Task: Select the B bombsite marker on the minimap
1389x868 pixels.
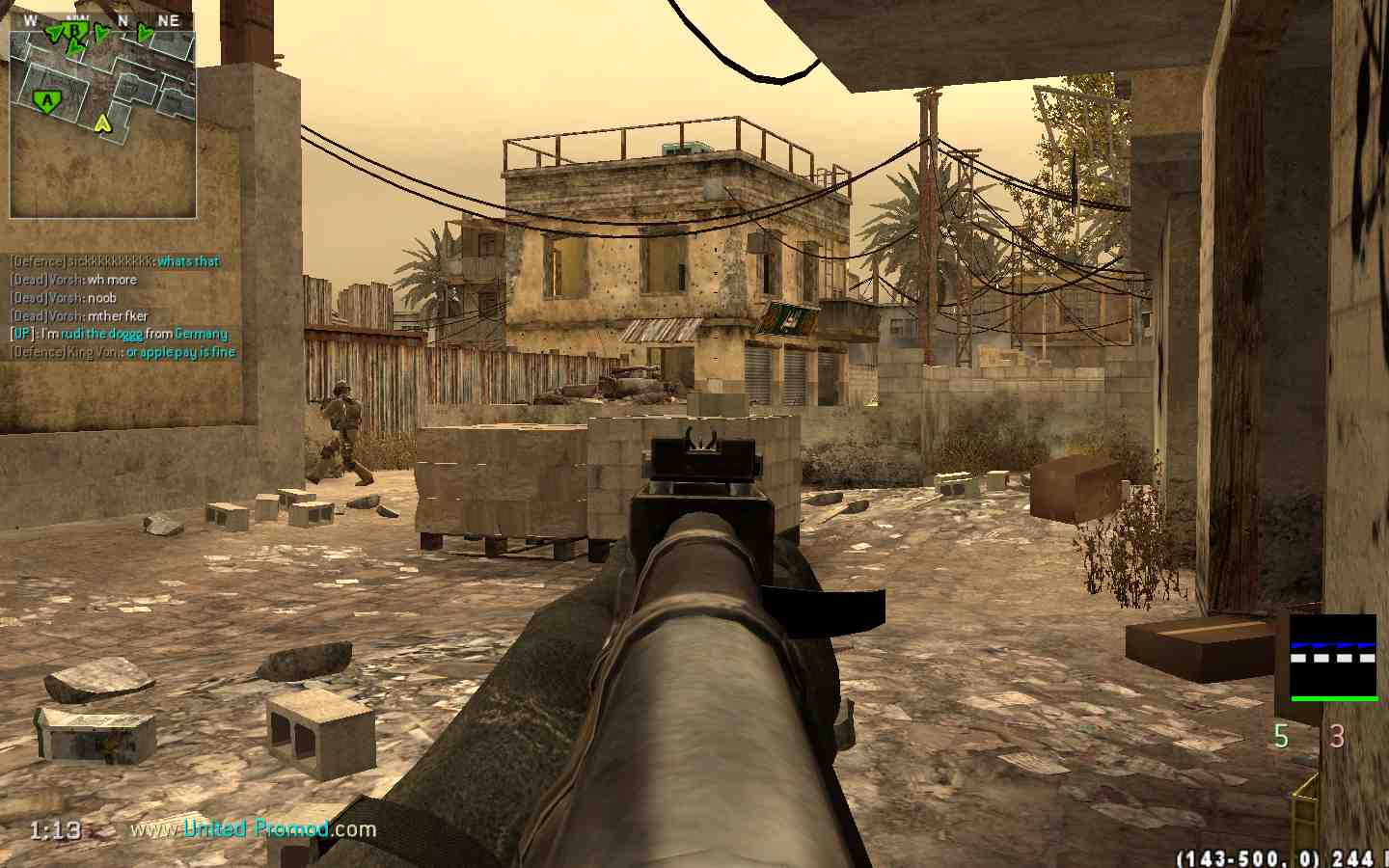Action: (x=74, y=31)
